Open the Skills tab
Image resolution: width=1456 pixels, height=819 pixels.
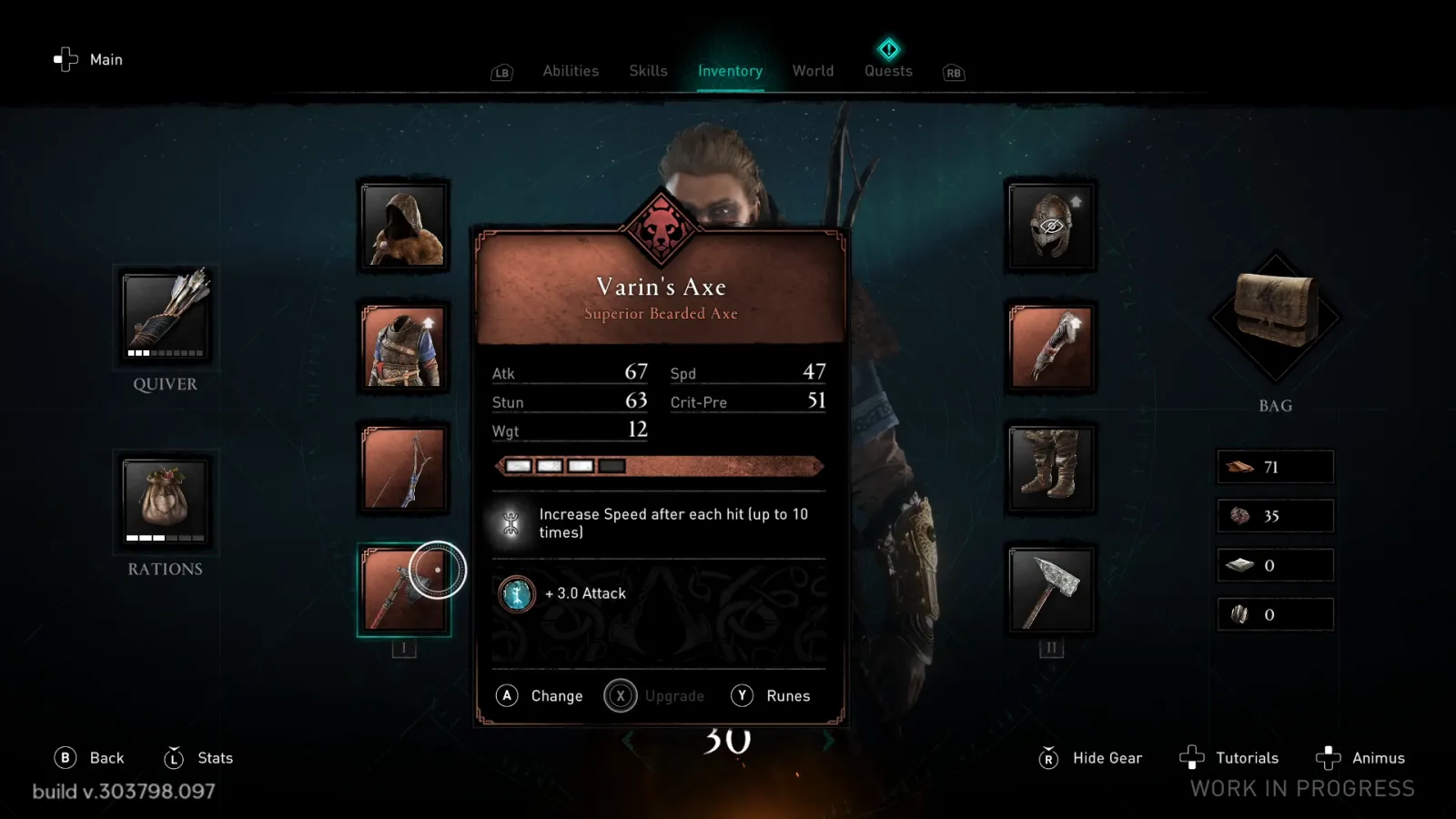tap(648, 71)
